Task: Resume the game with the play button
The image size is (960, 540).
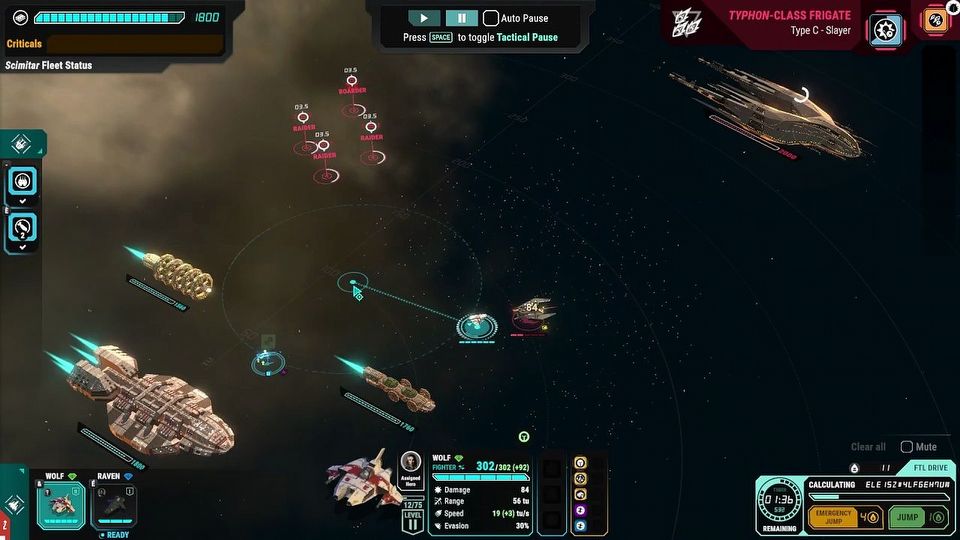Action: [x=424, y=18]
